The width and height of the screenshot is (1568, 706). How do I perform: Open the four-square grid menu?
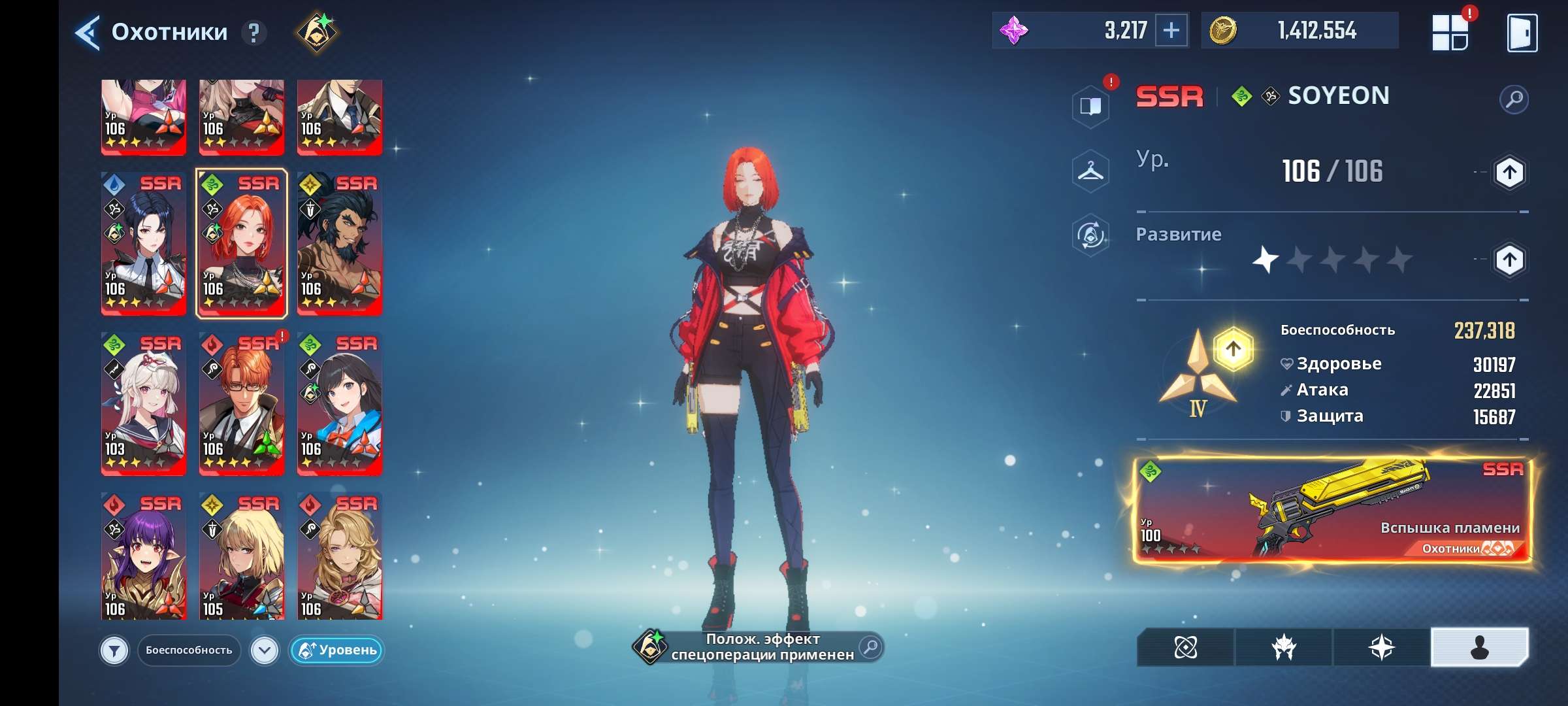point(1450,33)
